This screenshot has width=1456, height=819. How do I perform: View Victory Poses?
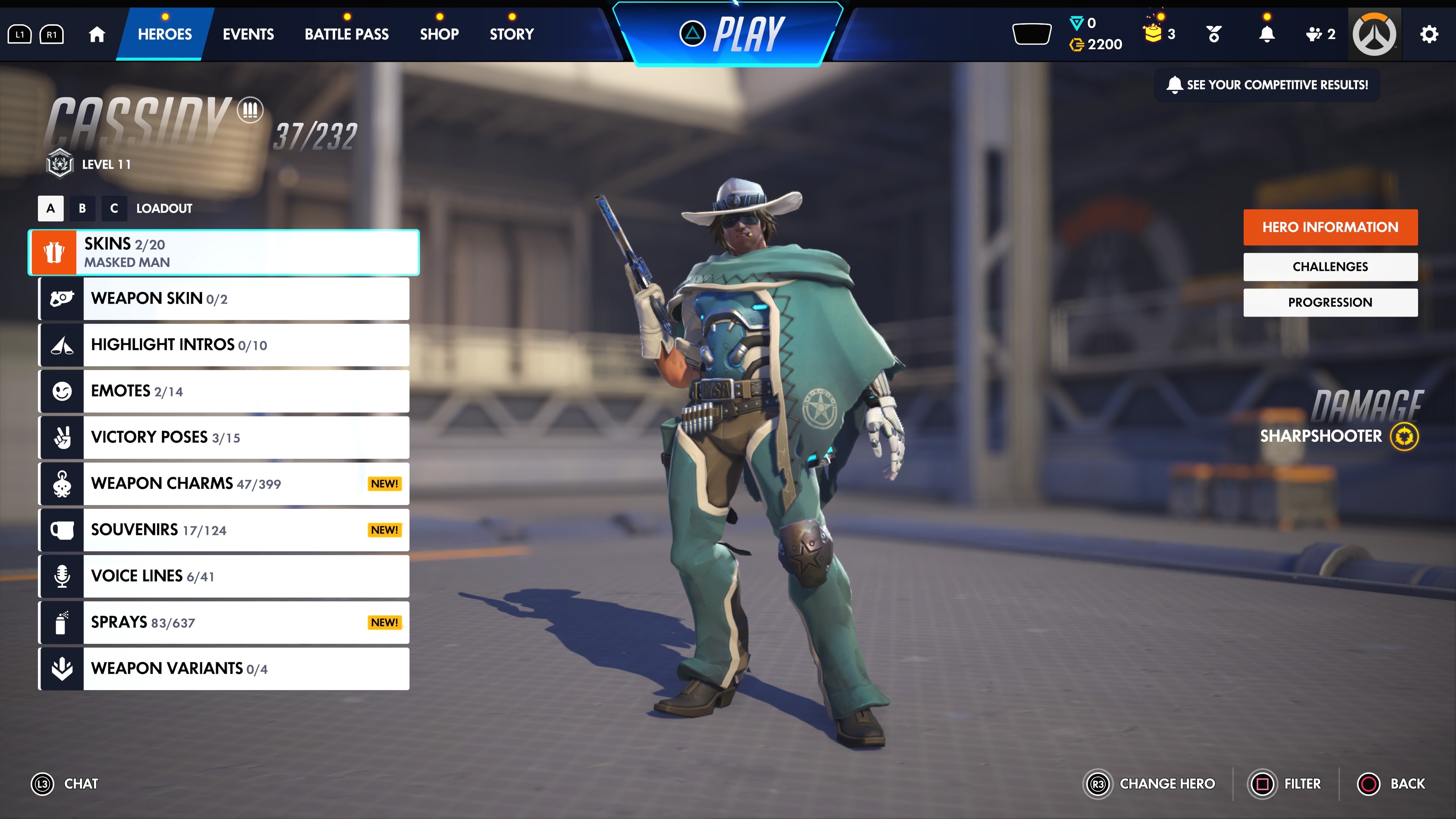tap(224, 438)
